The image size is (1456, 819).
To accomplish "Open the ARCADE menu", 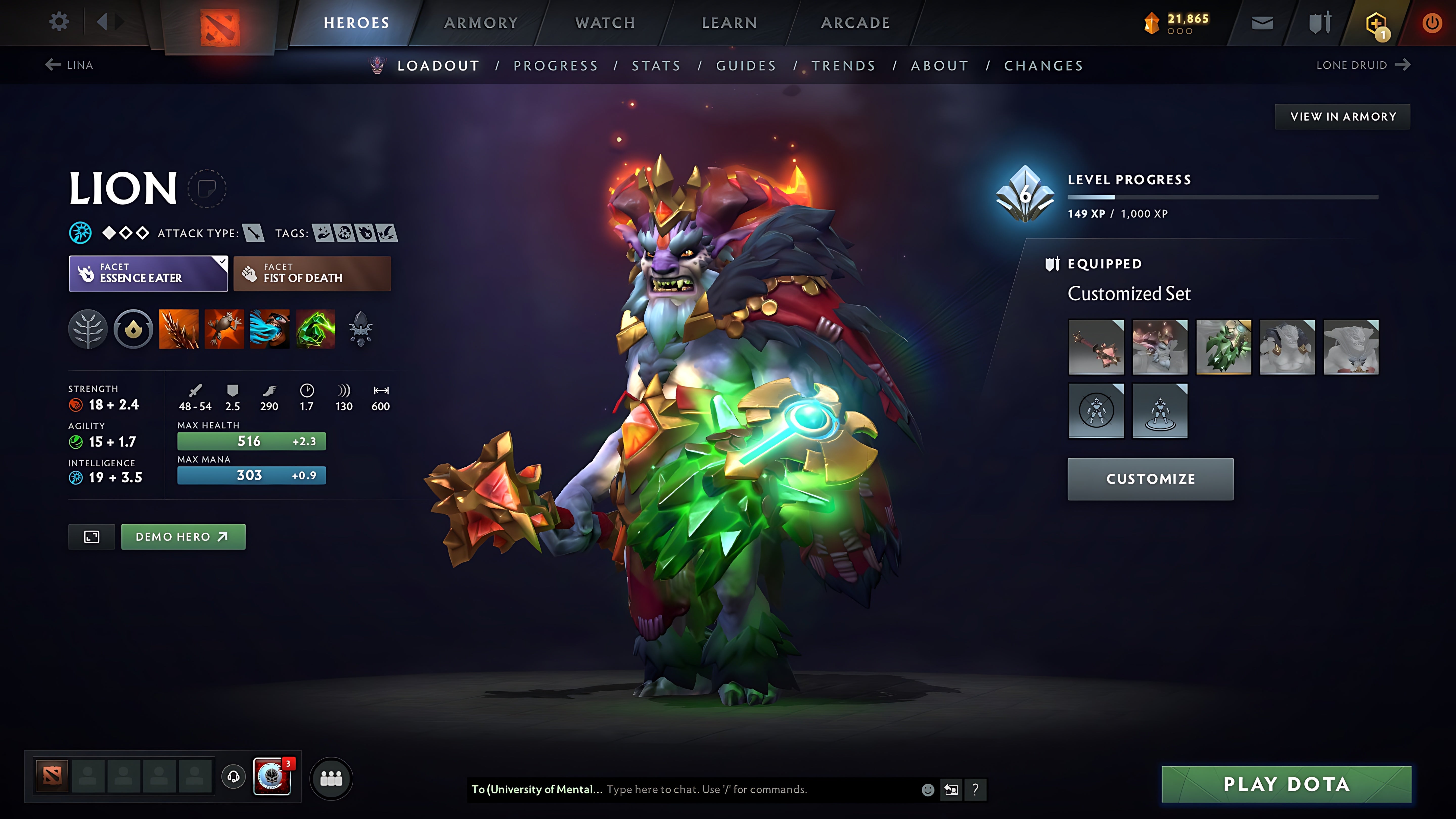I will click(855, 22).
